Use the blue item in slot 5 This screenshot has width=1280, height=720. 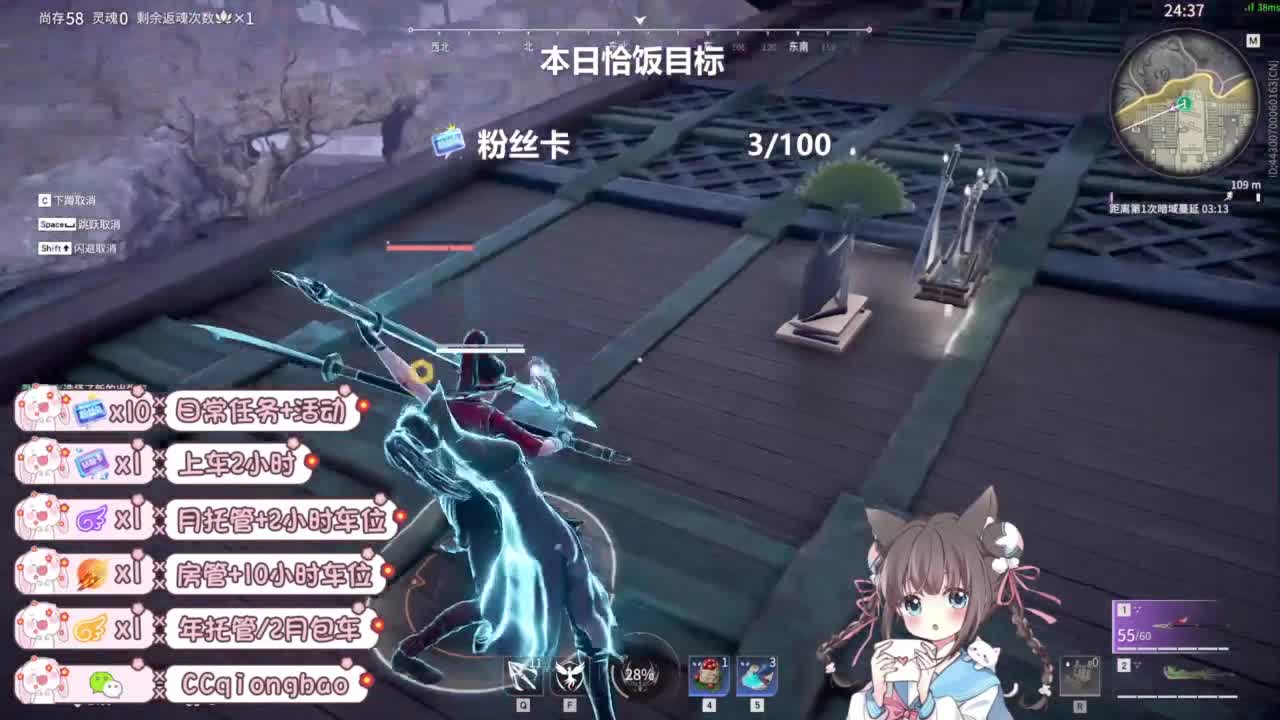757,675
